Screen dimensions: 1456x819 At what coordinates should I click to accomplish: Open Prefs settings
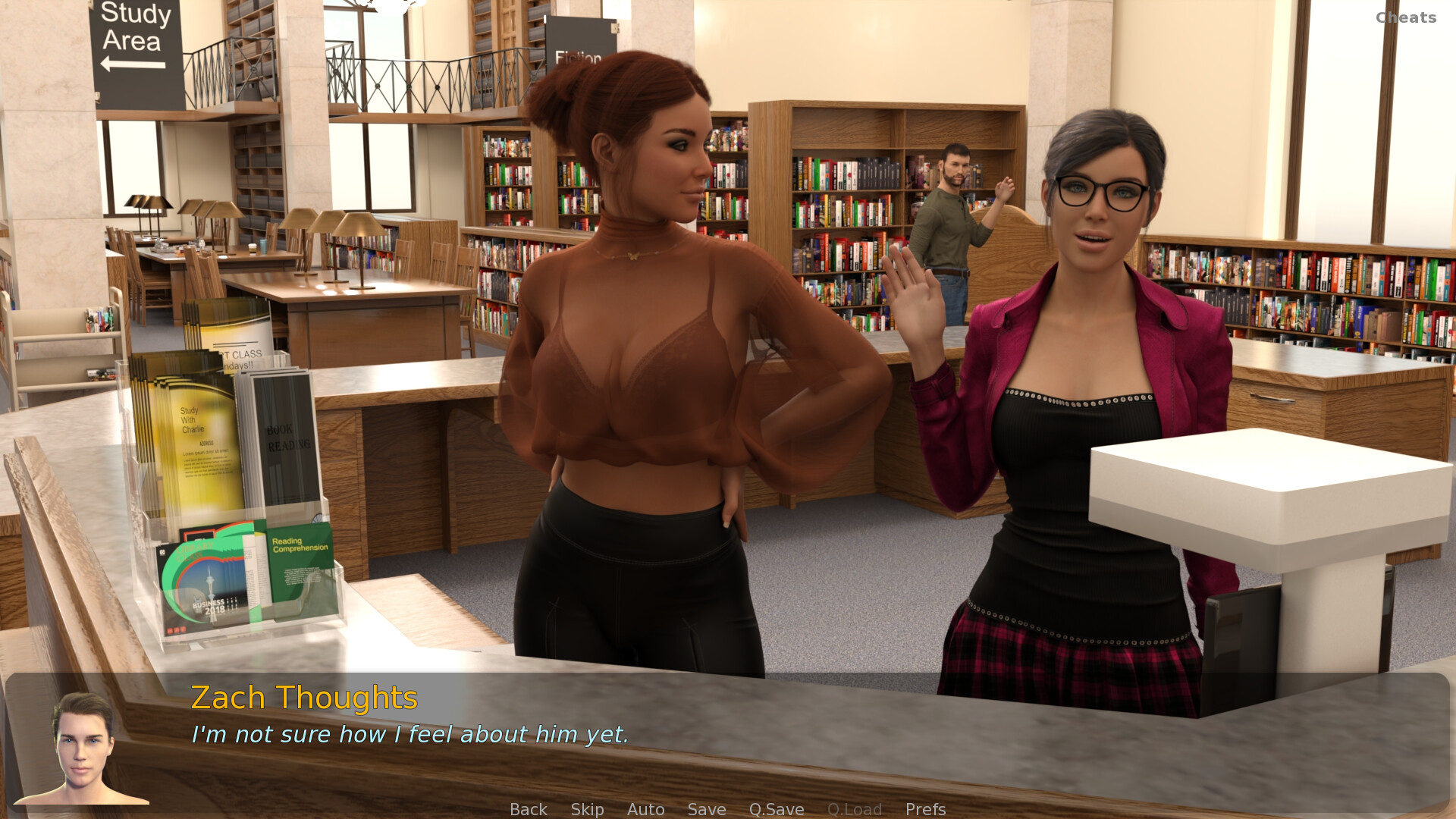tap(925, 809)
